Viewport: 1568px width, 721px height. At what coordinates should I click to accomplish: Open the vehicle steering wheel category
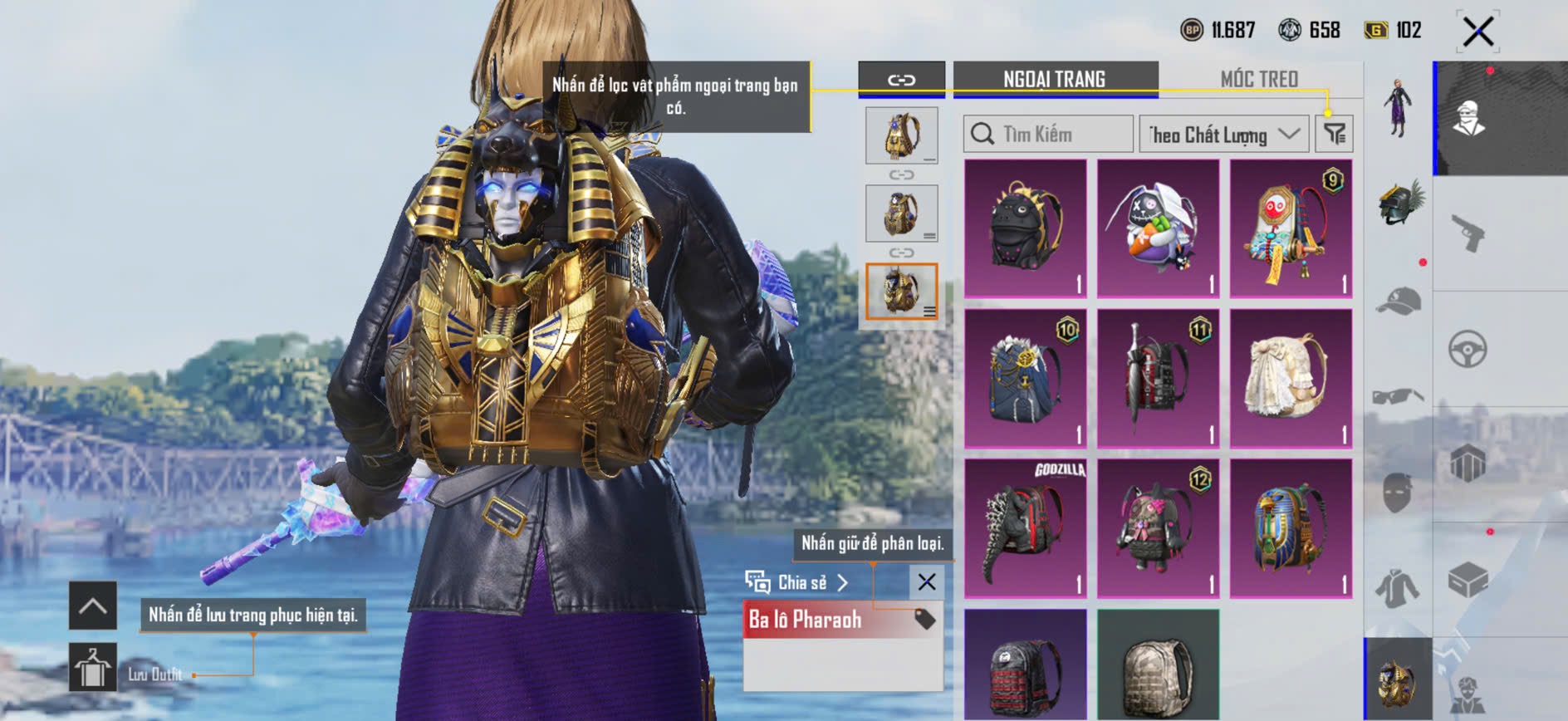click(x=1468, y=349)
